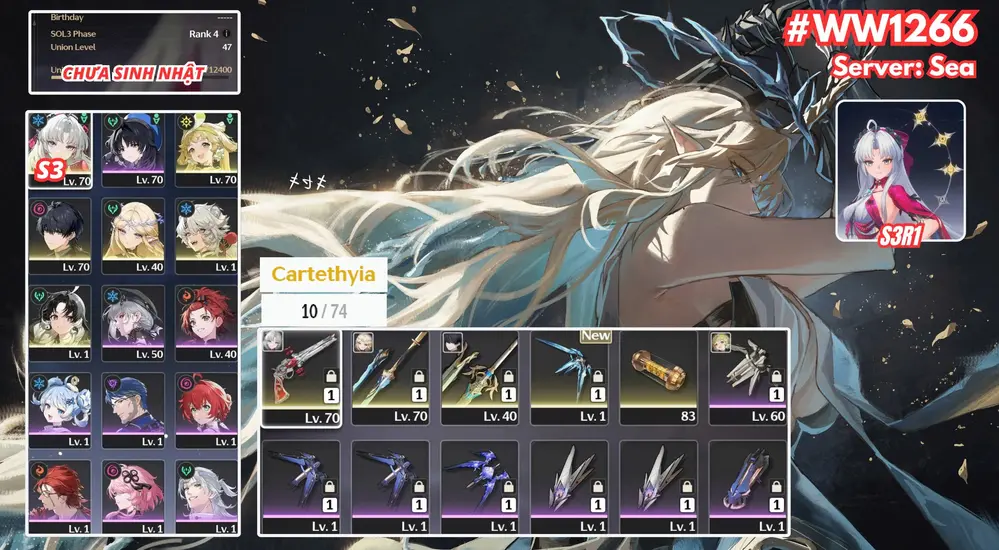Click the info icon beside Rank 4
The width and height of the screenshot is (999, 550).
tap(227, 34)
